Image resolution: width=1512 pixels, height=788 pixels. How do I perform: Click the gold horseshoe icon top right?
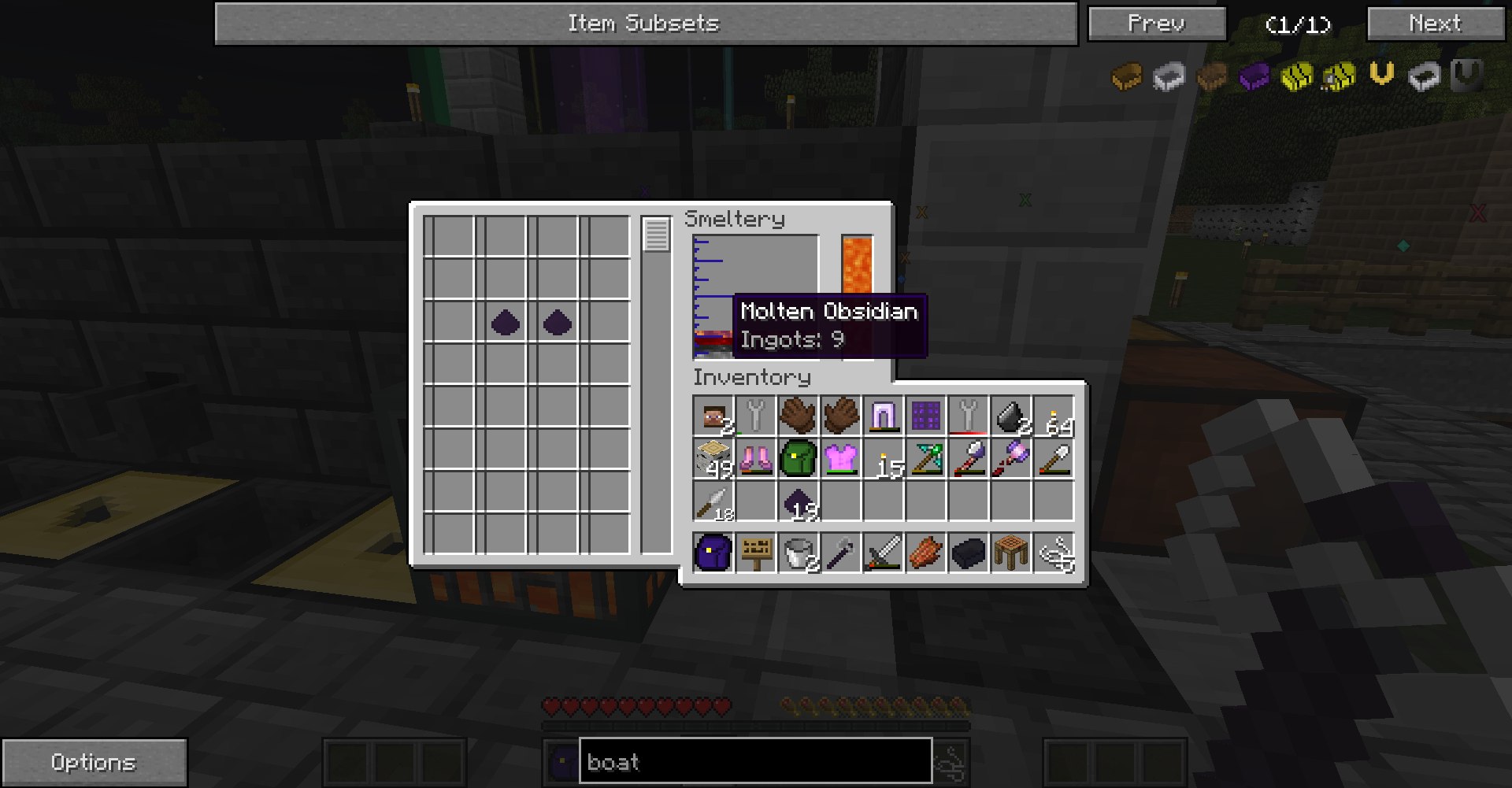click(x=1380, y=75)
